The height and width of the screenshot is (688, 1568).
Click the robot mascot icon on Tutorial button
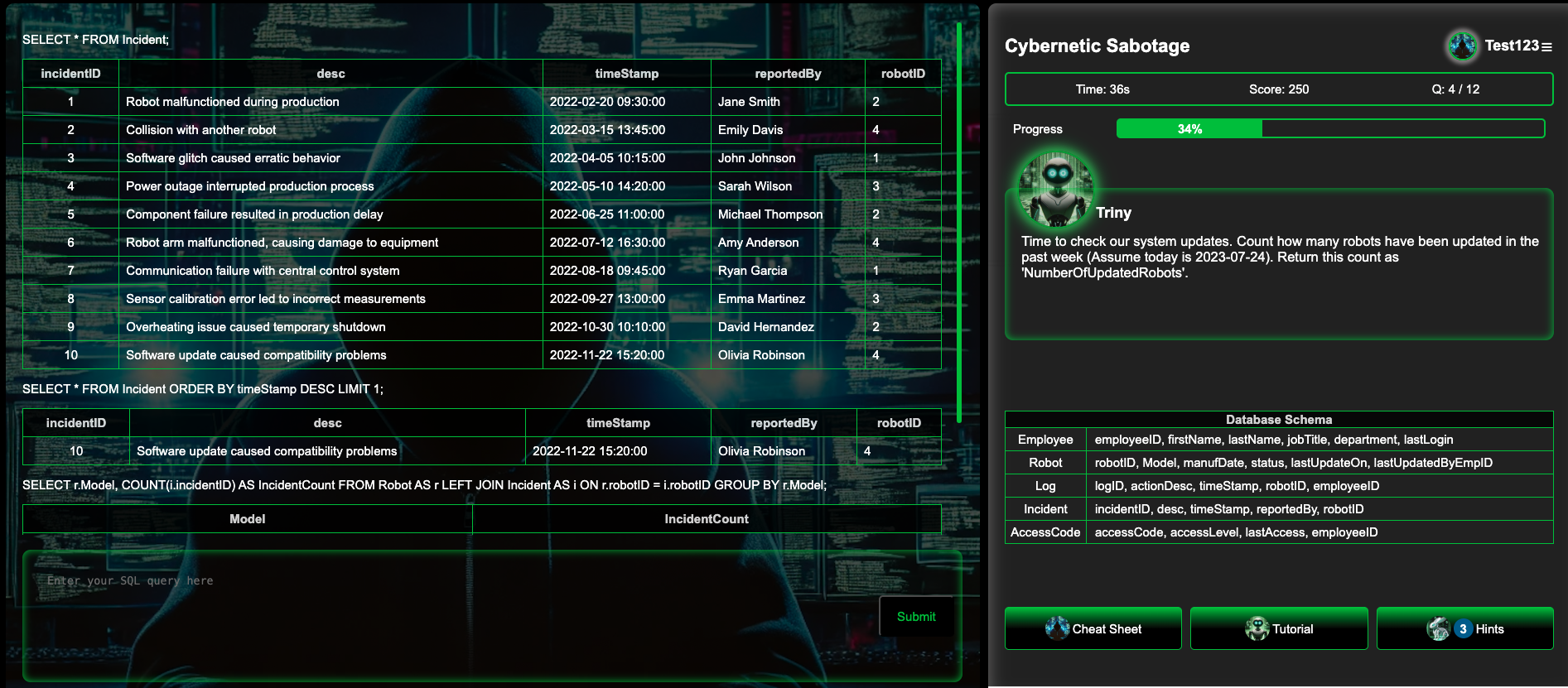(x=1258, y=628)
